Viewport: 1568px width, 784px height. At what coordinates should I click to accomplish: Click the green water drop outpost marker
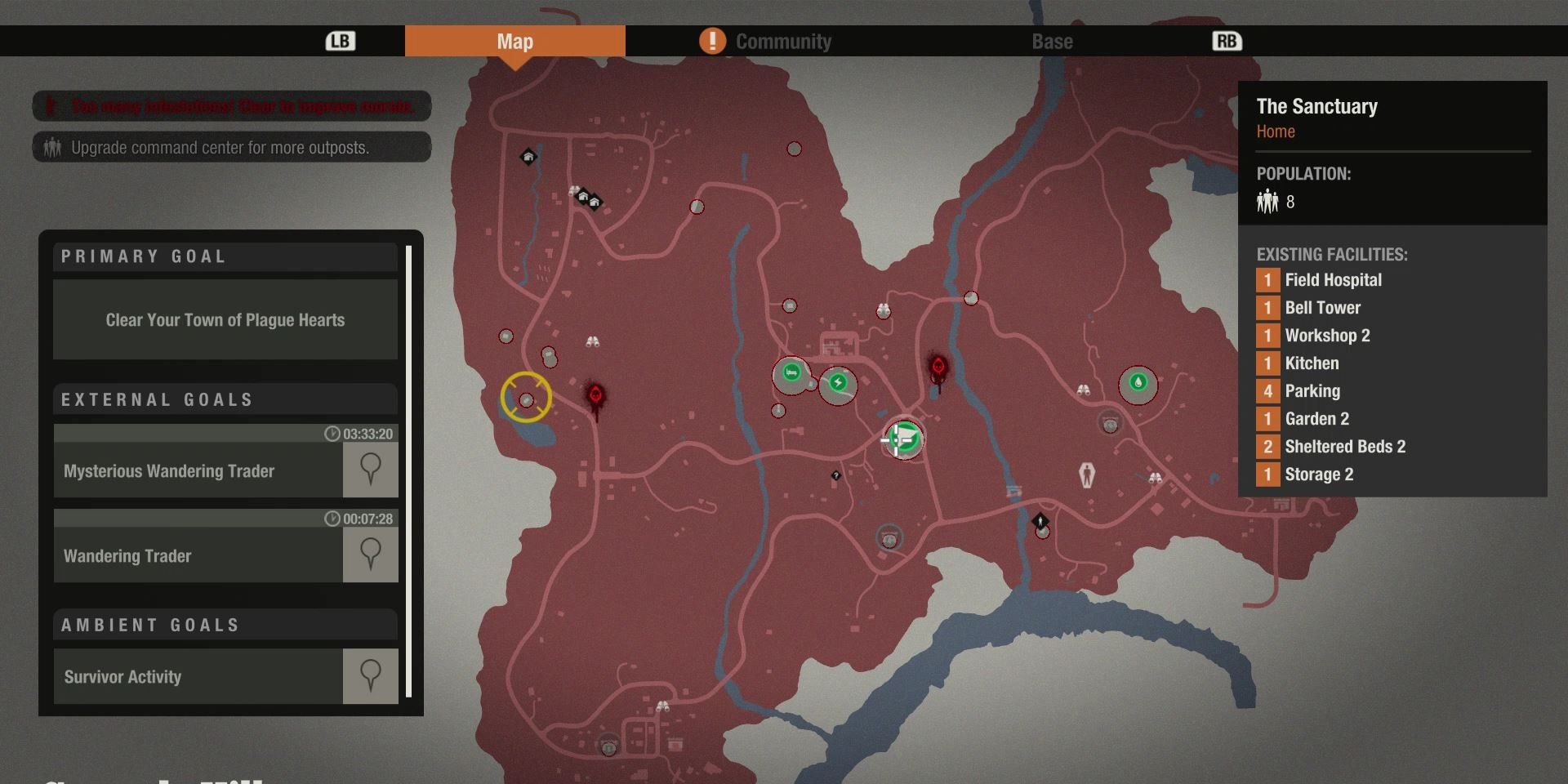point(1138,381)
